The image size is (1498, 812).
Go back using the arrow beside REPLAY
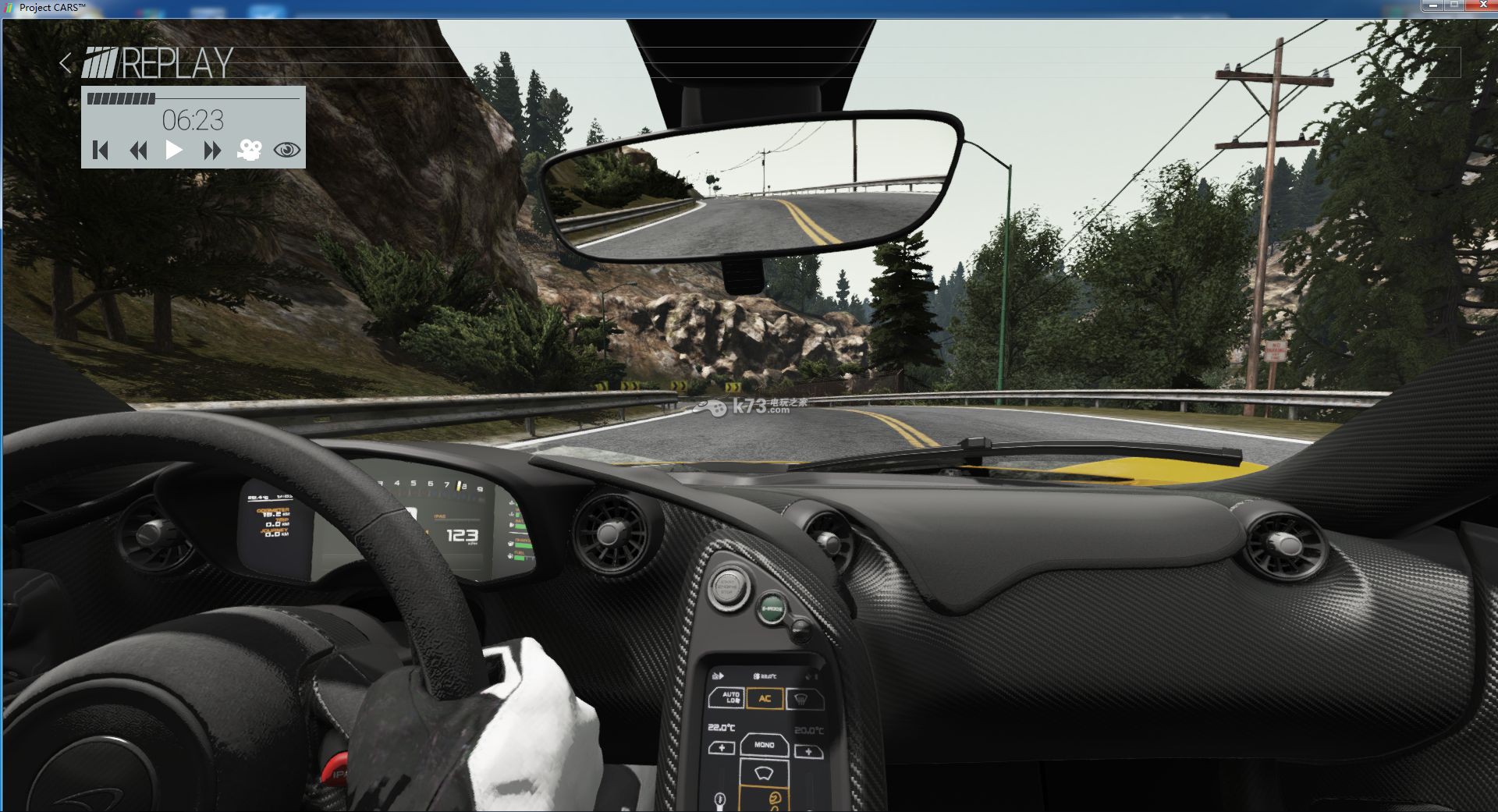coord(66,63)
